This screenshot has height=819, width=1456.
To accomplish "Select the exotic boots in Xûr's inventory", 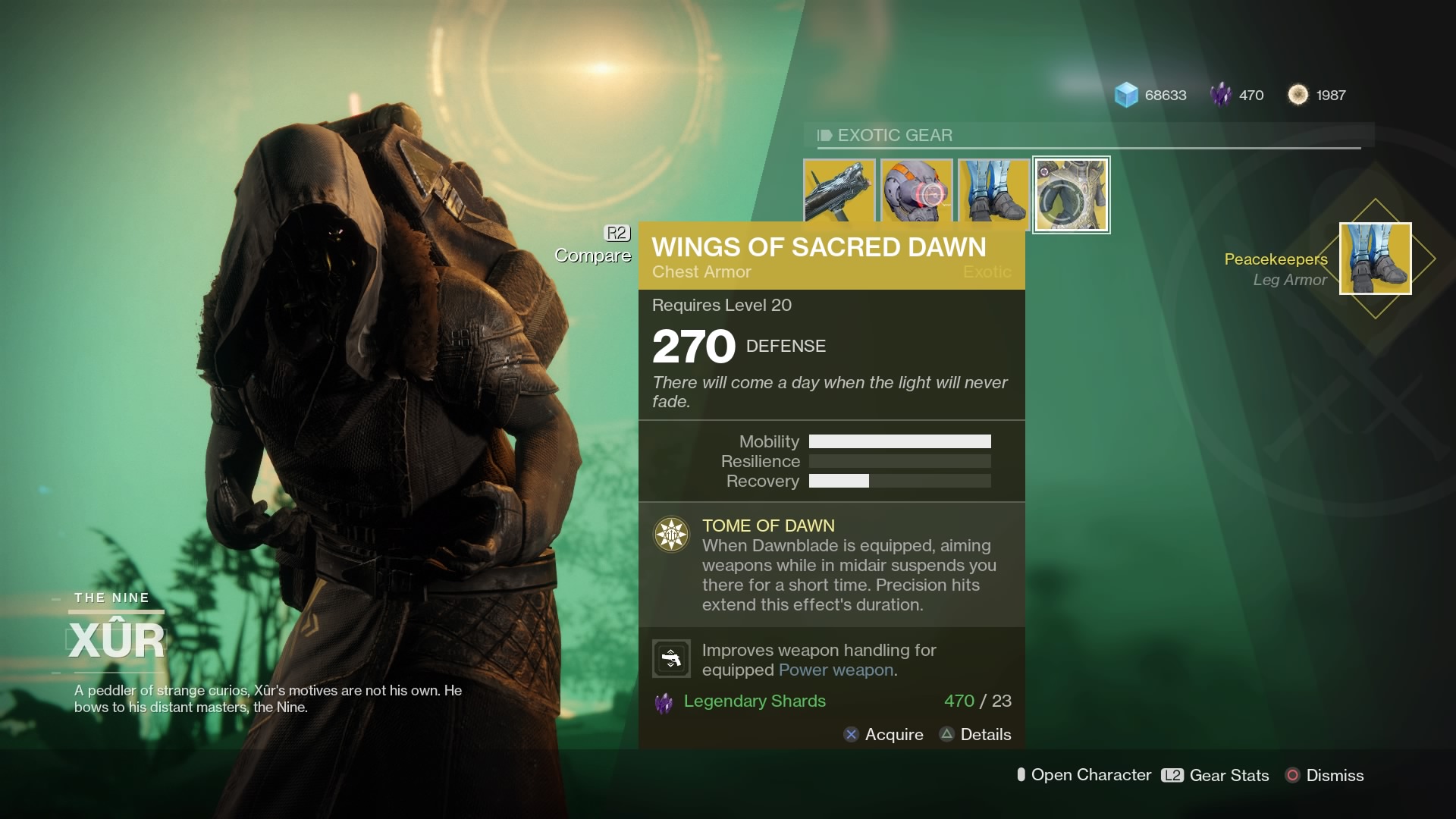I will click(x=993, y=193).
